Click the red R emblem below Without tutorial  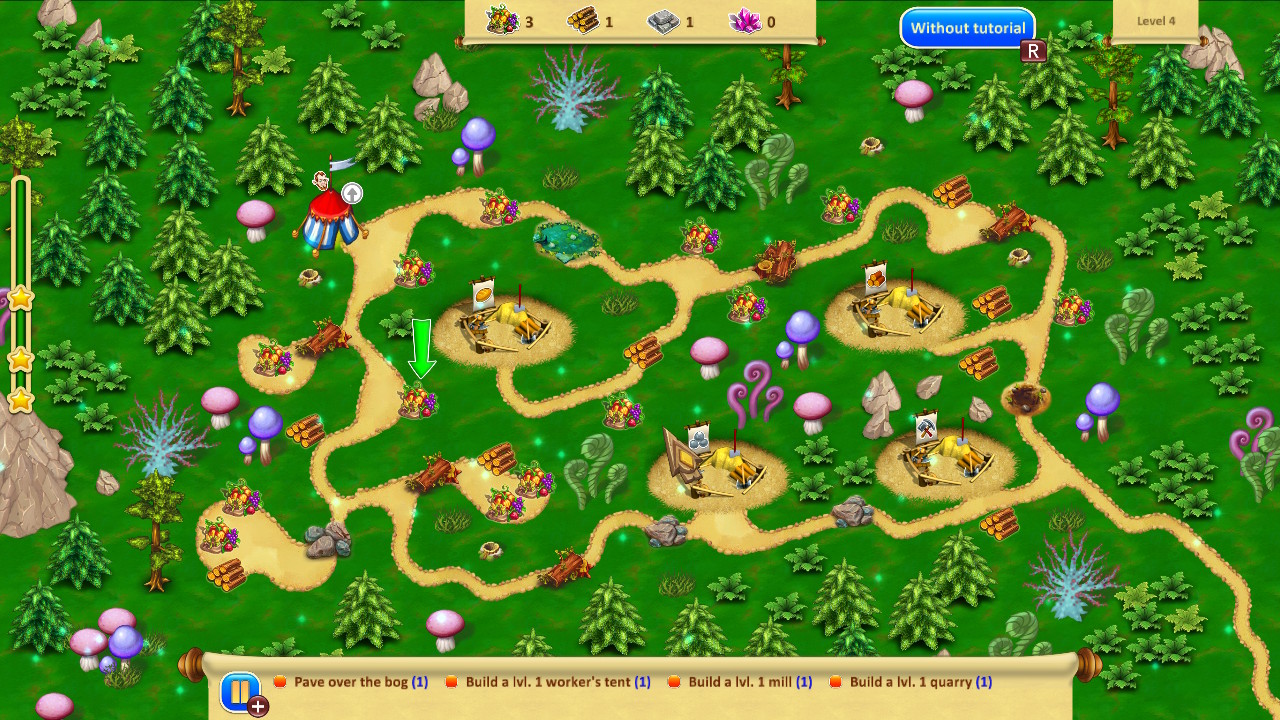(1035, 51)
